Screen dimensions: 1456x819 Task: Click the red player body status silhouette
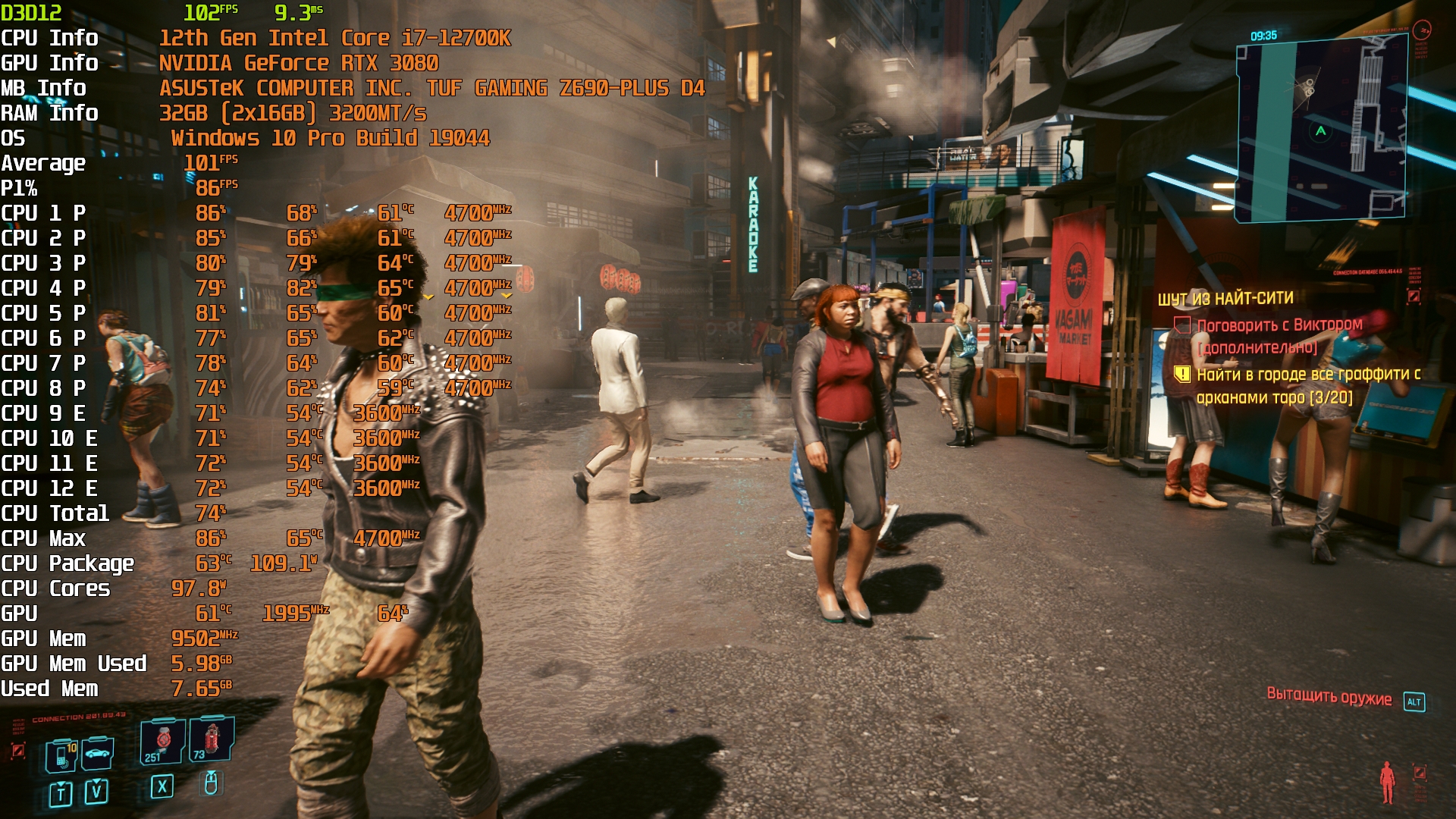click(x=1387, y=781)
